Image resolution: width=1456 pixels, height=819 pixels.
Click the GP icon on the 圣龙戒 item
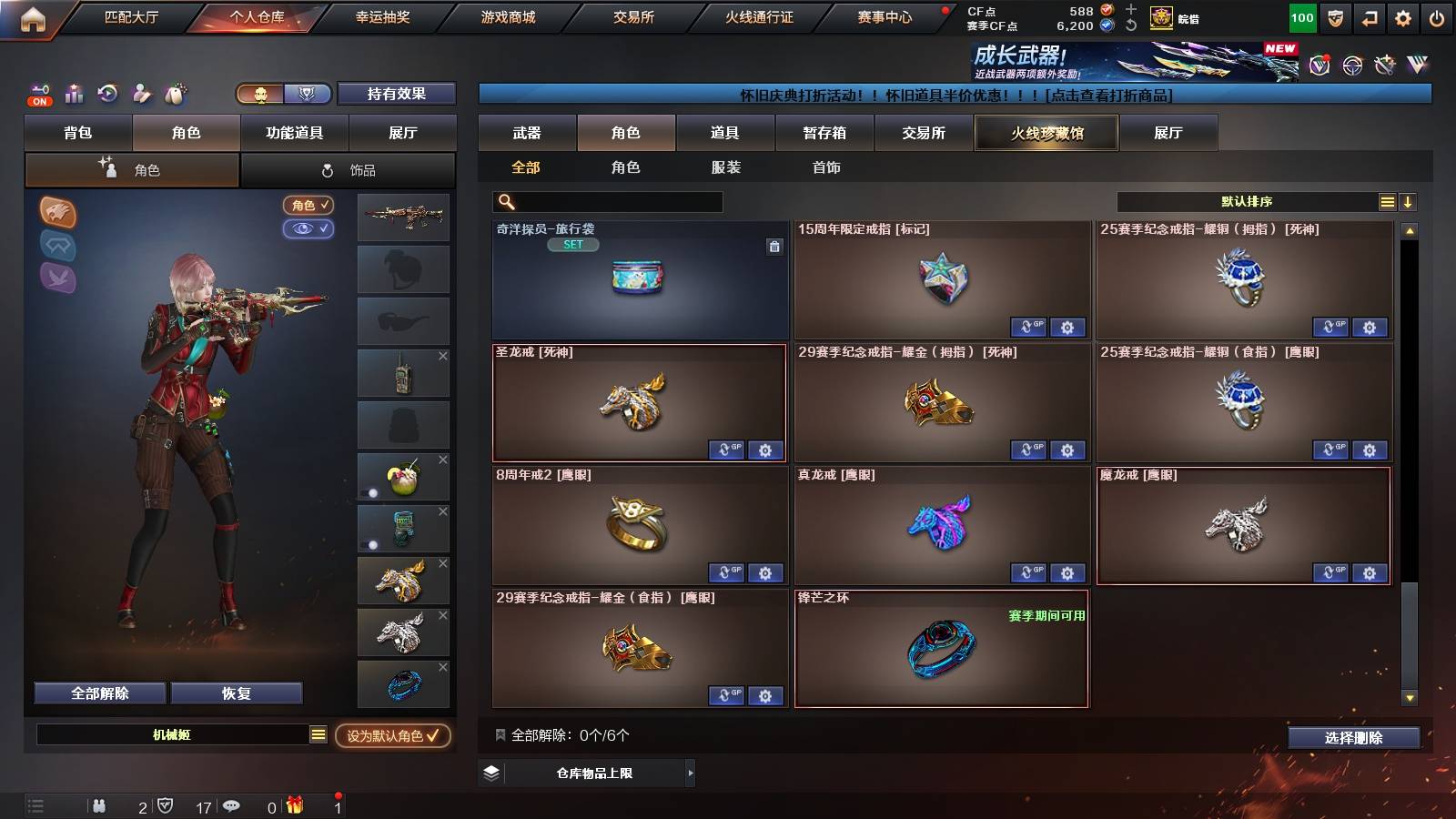pyautogui.click(x=726, y=450)
